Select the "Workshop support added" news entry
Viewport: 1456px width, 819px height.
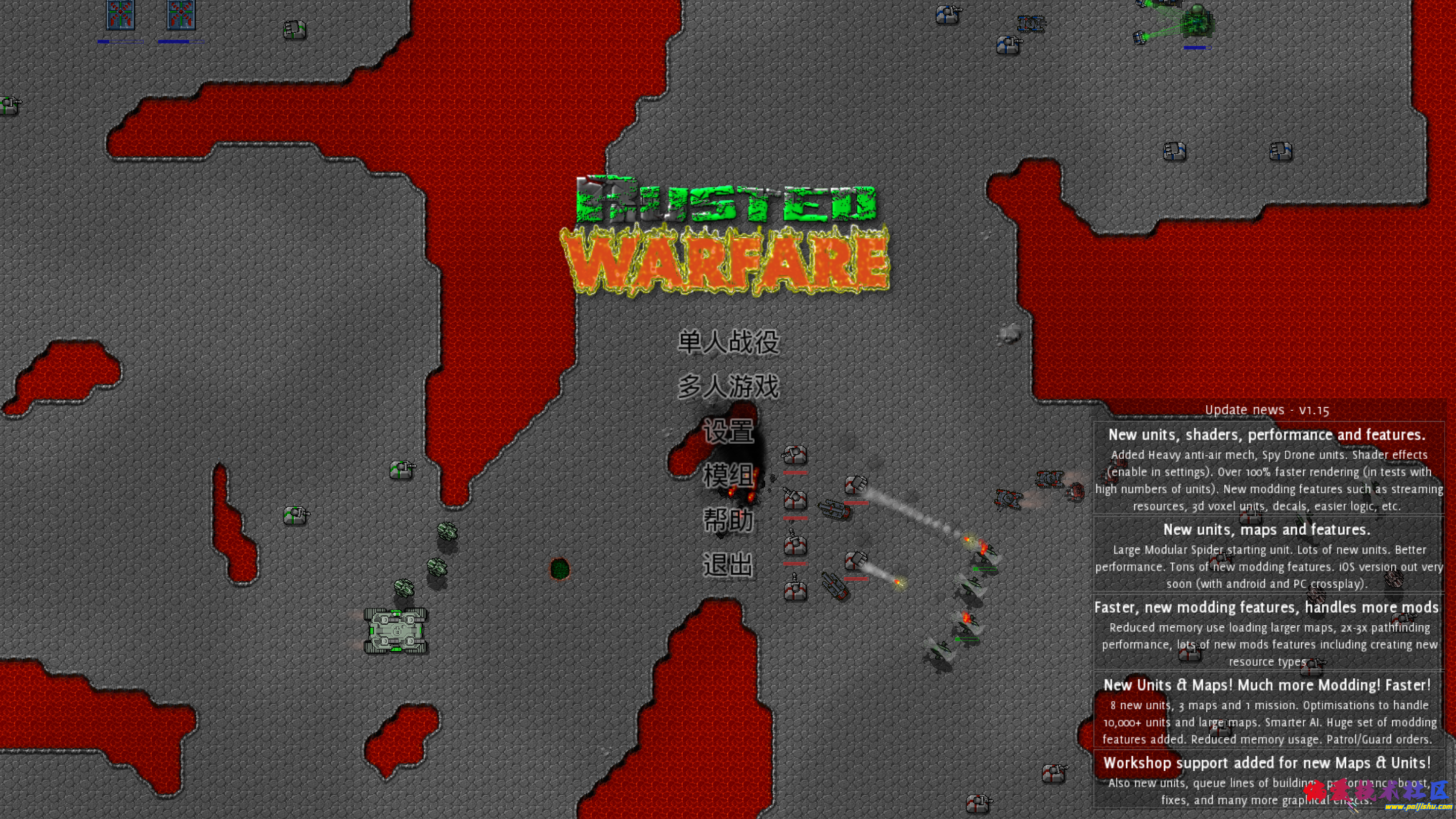(x=1268, y=781)
